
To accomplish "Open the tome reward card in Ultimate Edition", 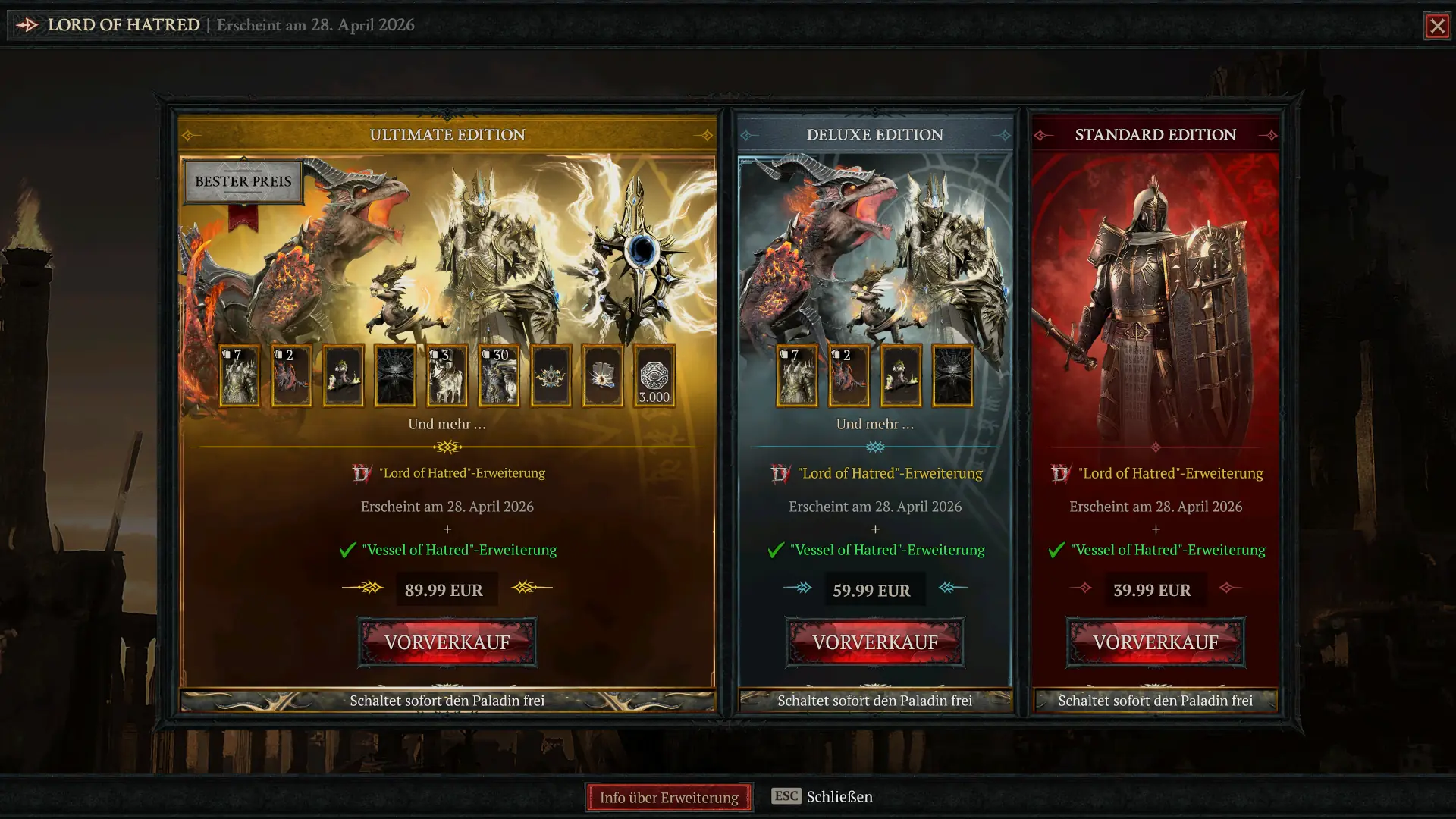I will (x=602, y=374).
